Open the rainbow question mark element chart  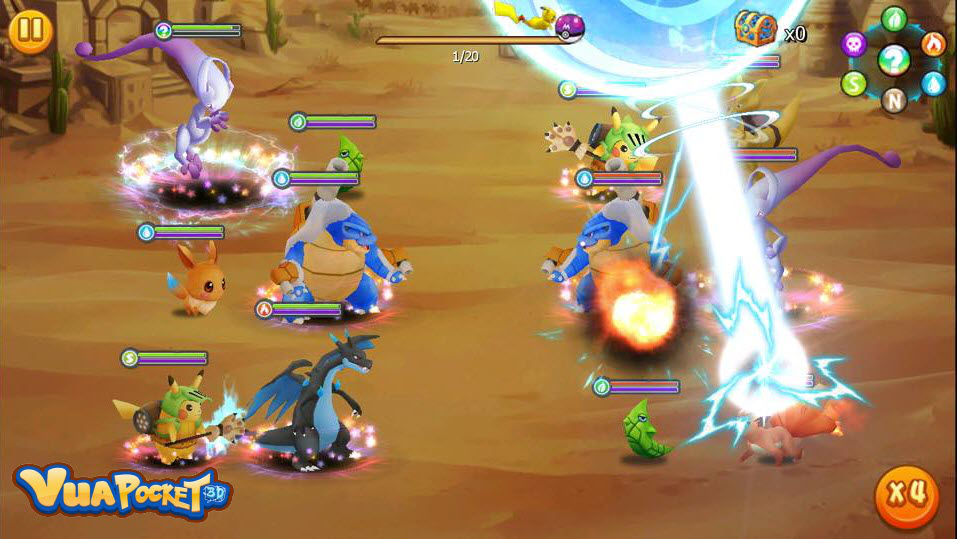click(x=894, y=61)
